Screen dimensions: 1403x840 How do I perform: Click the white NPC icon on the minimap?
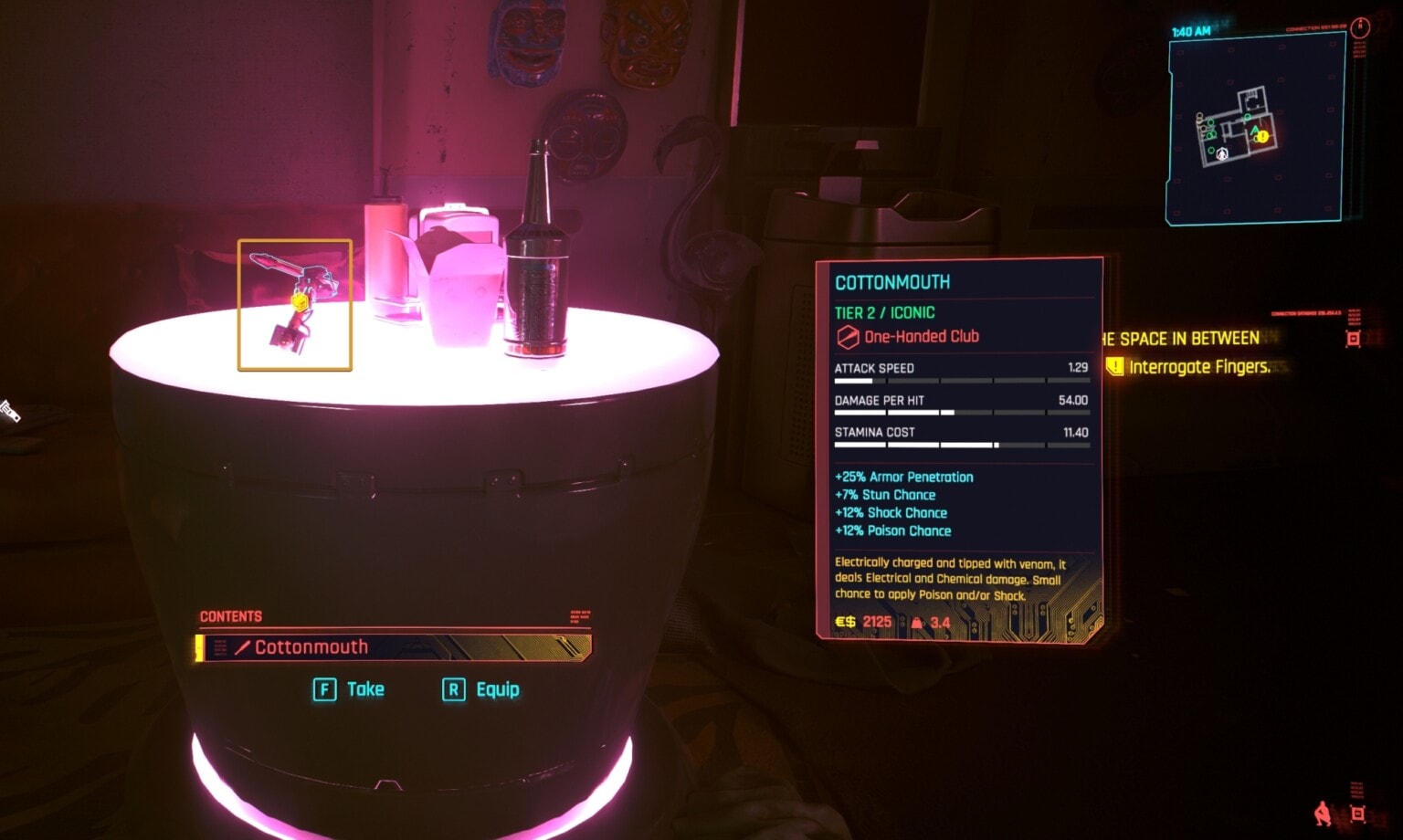(x=1221, y=155)
